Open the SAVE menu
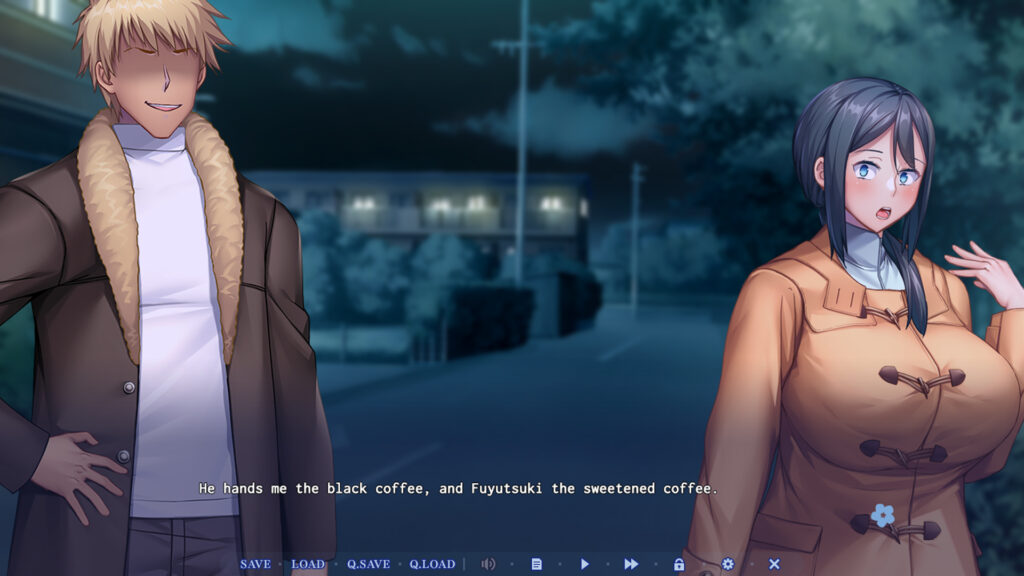 [x=255, y=564]
